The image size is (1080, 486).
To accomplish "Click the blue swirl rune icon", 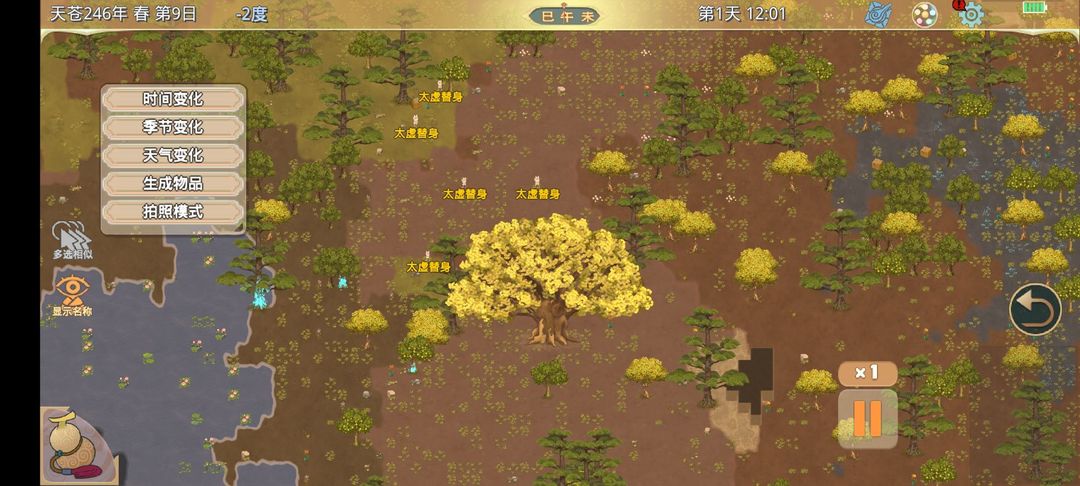I will (879, 14).
